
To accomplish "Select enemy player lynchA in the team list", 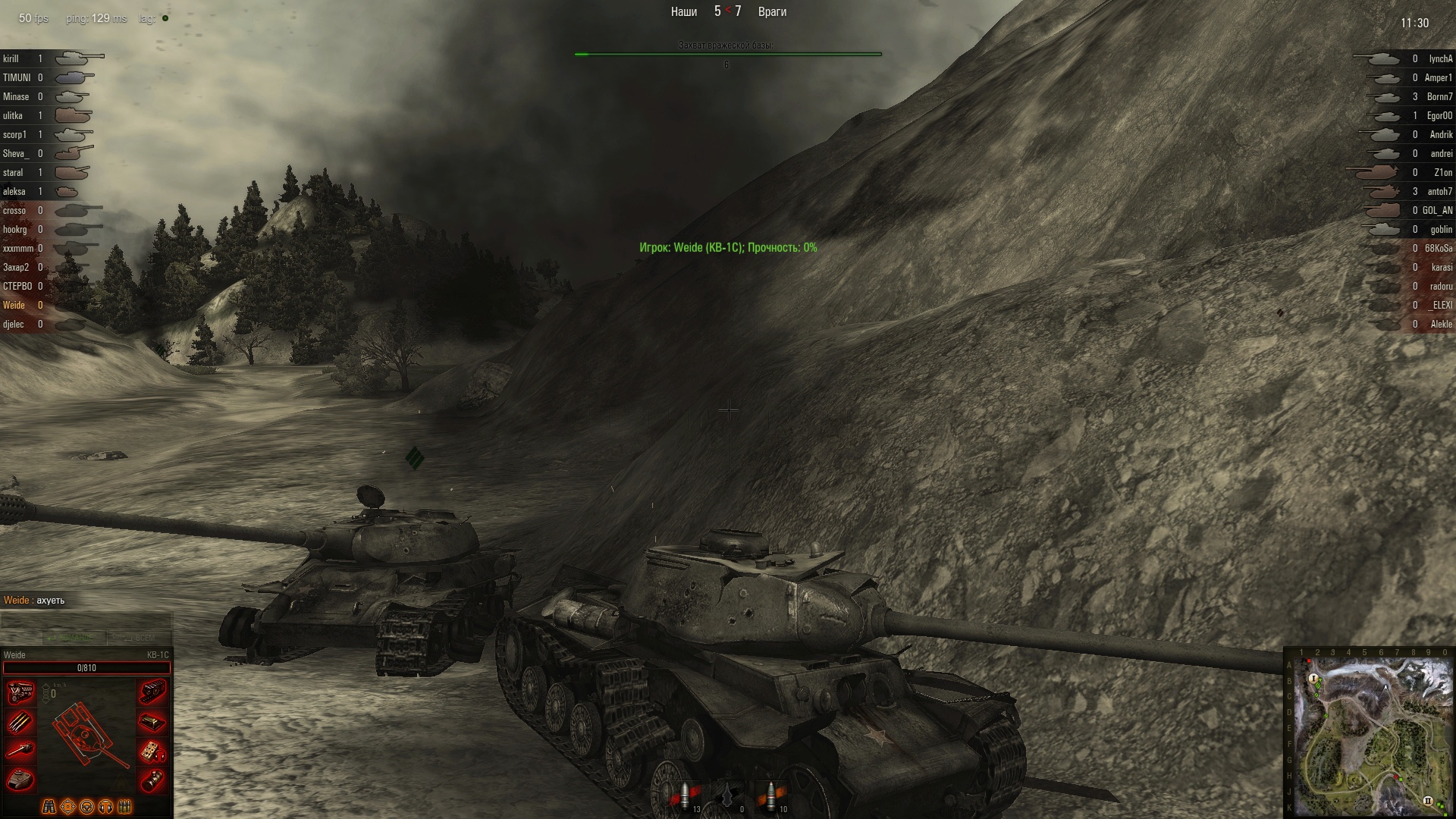I will (x=1440, y=58).
